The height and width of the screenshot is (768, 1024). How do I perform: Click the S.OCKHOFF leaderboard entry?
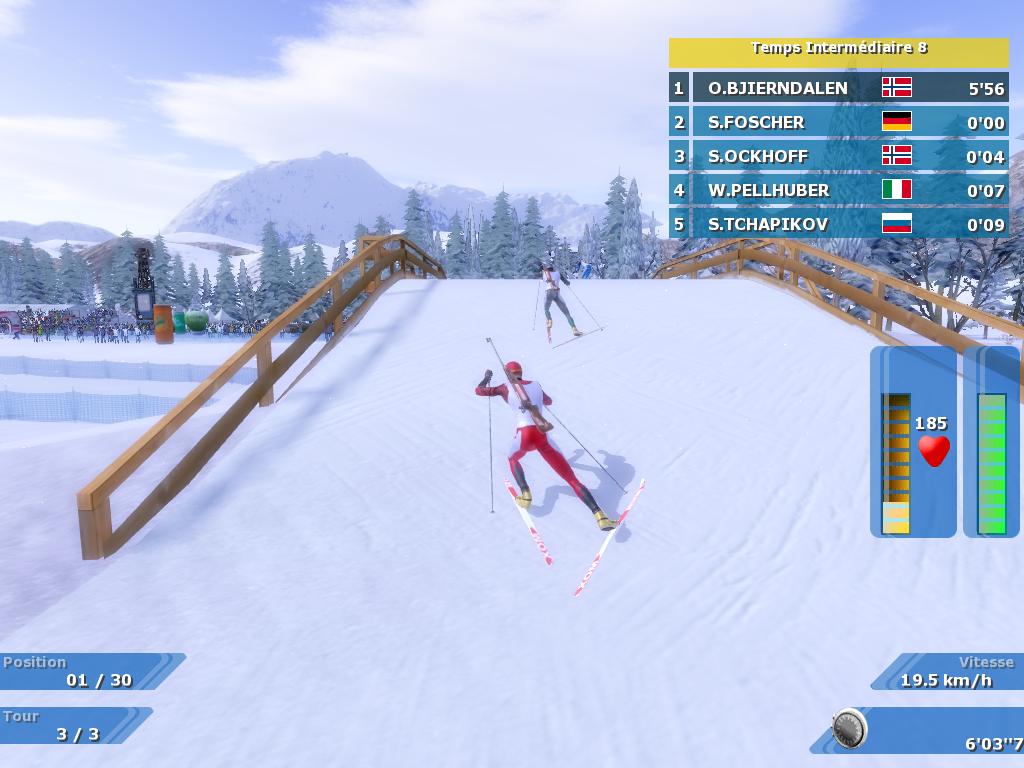838,156
